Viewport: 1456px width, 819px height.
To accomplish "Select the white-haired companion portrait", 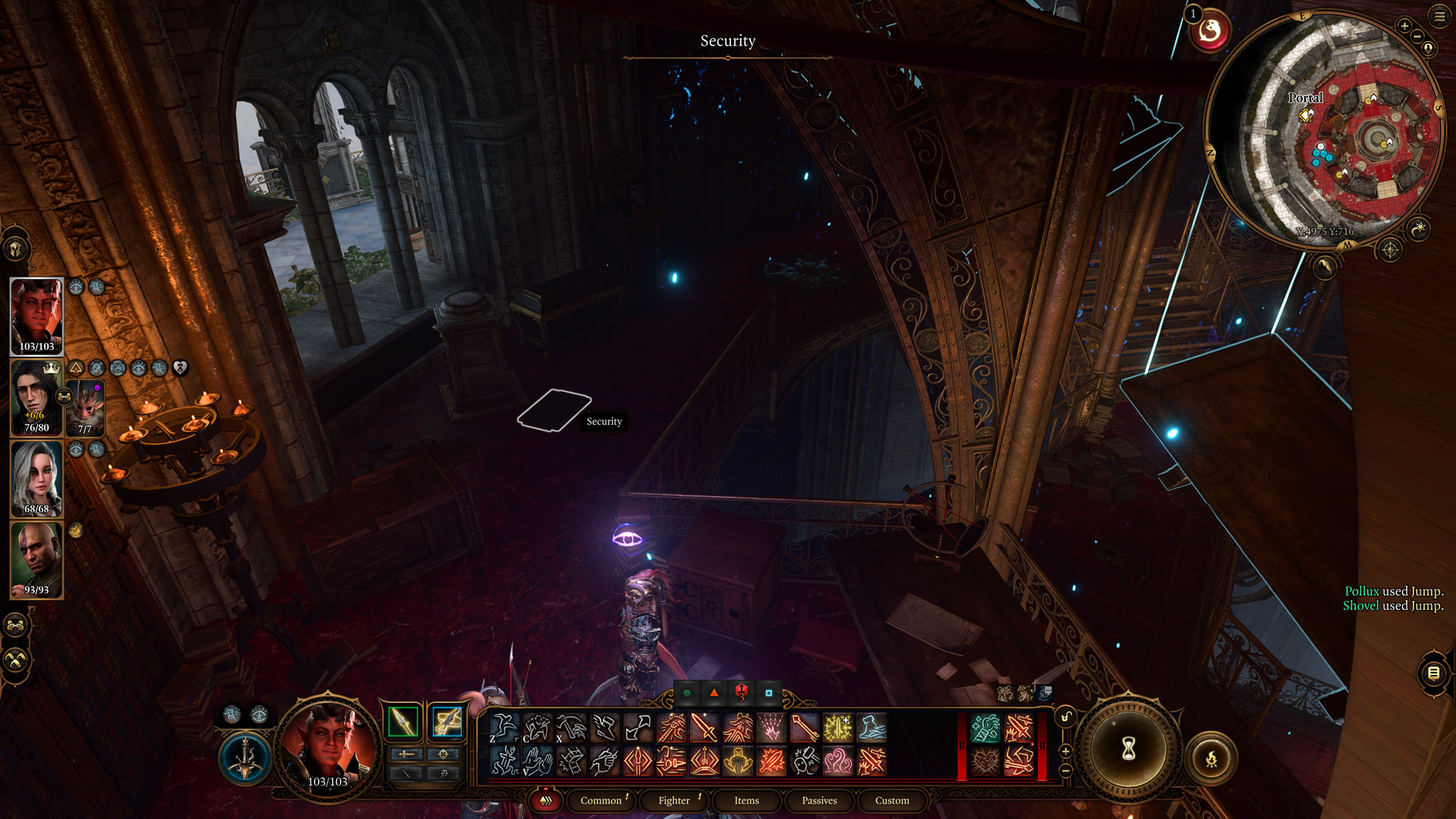I will [x=36, y=479].
